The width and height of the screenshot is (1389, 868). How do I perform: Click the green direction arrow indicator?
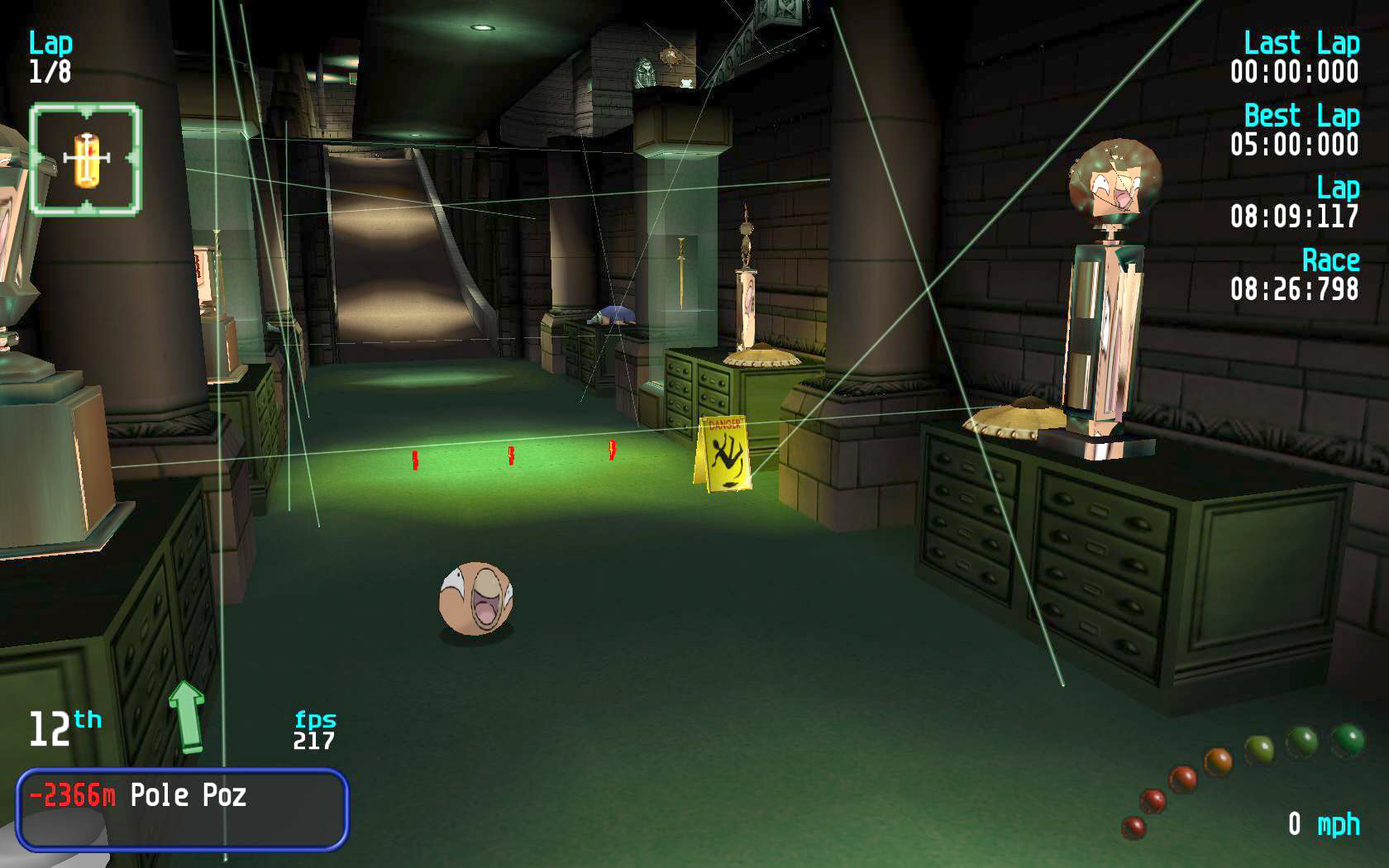[x=187, y=716]
